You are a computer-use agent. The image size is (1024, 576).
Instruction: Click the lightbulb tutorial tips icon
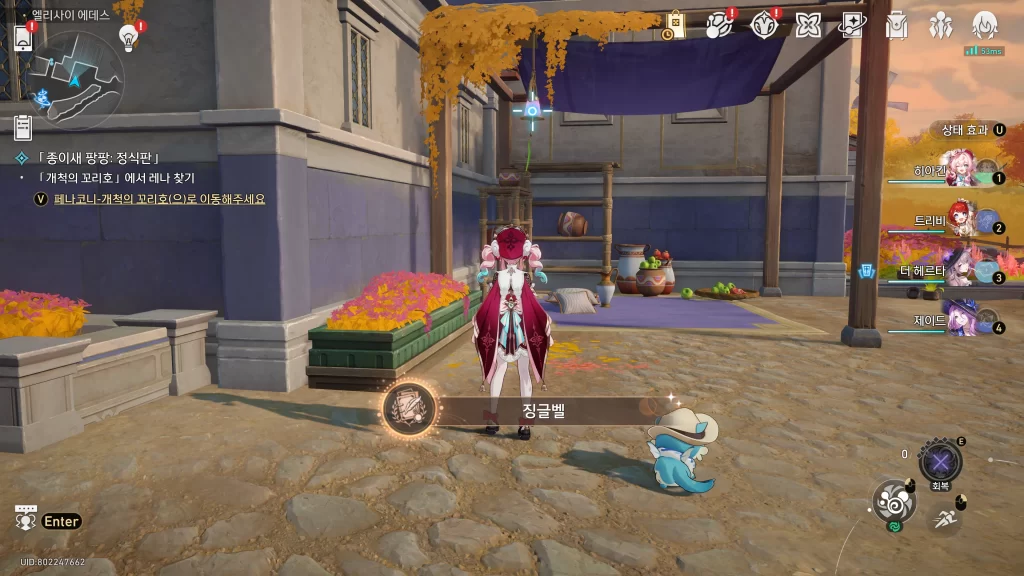(128, 38)
